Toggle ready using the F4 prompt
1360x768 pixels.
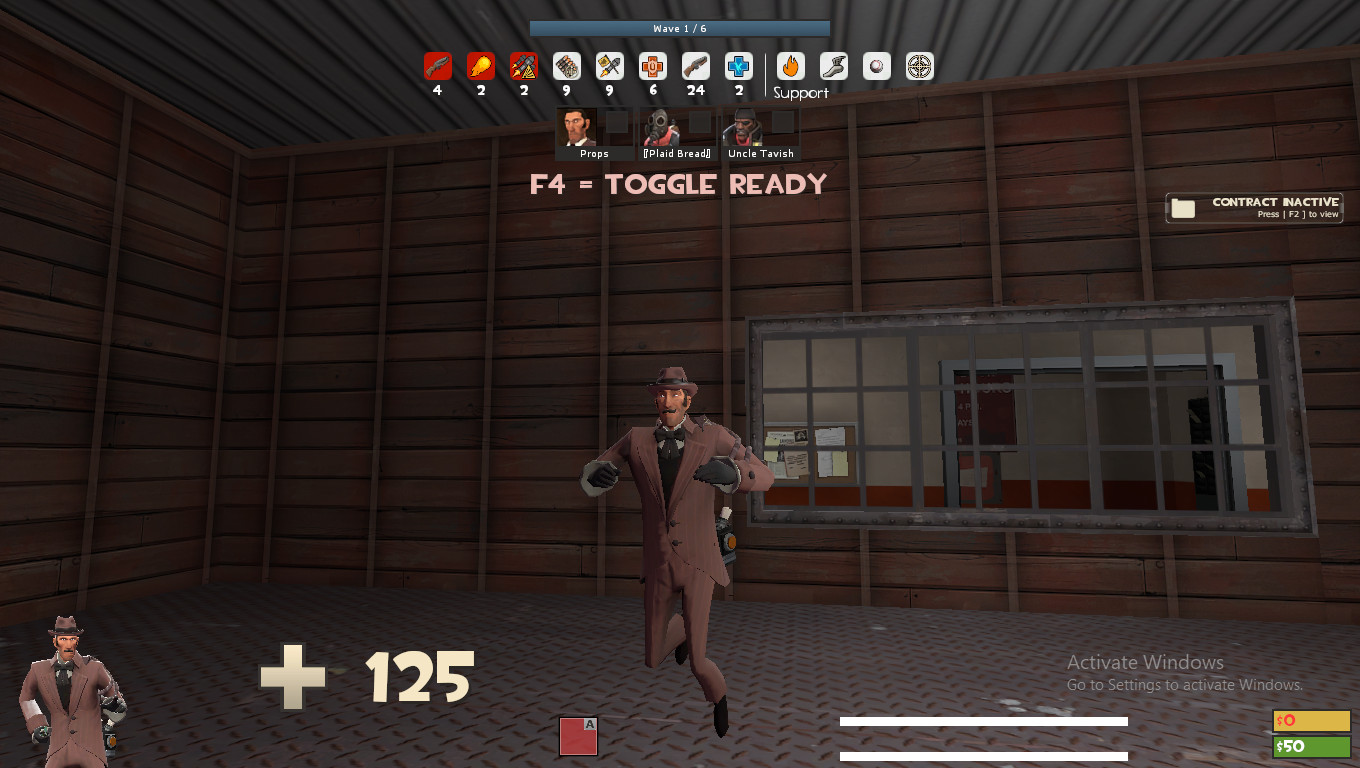679,184
